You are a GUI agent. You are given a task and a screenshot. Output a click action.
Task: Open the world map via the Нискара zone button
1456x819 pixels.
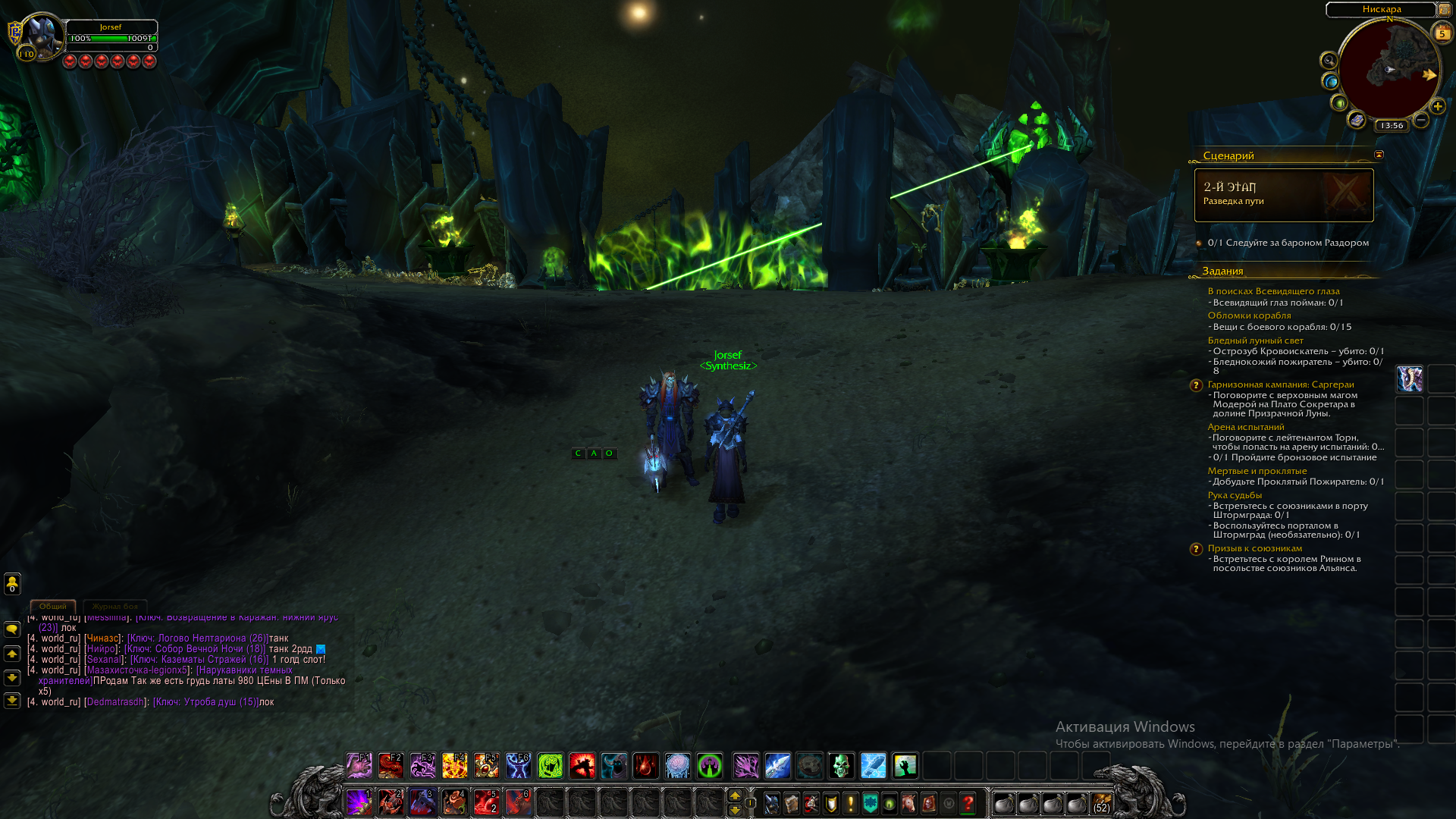[1381, 9]
